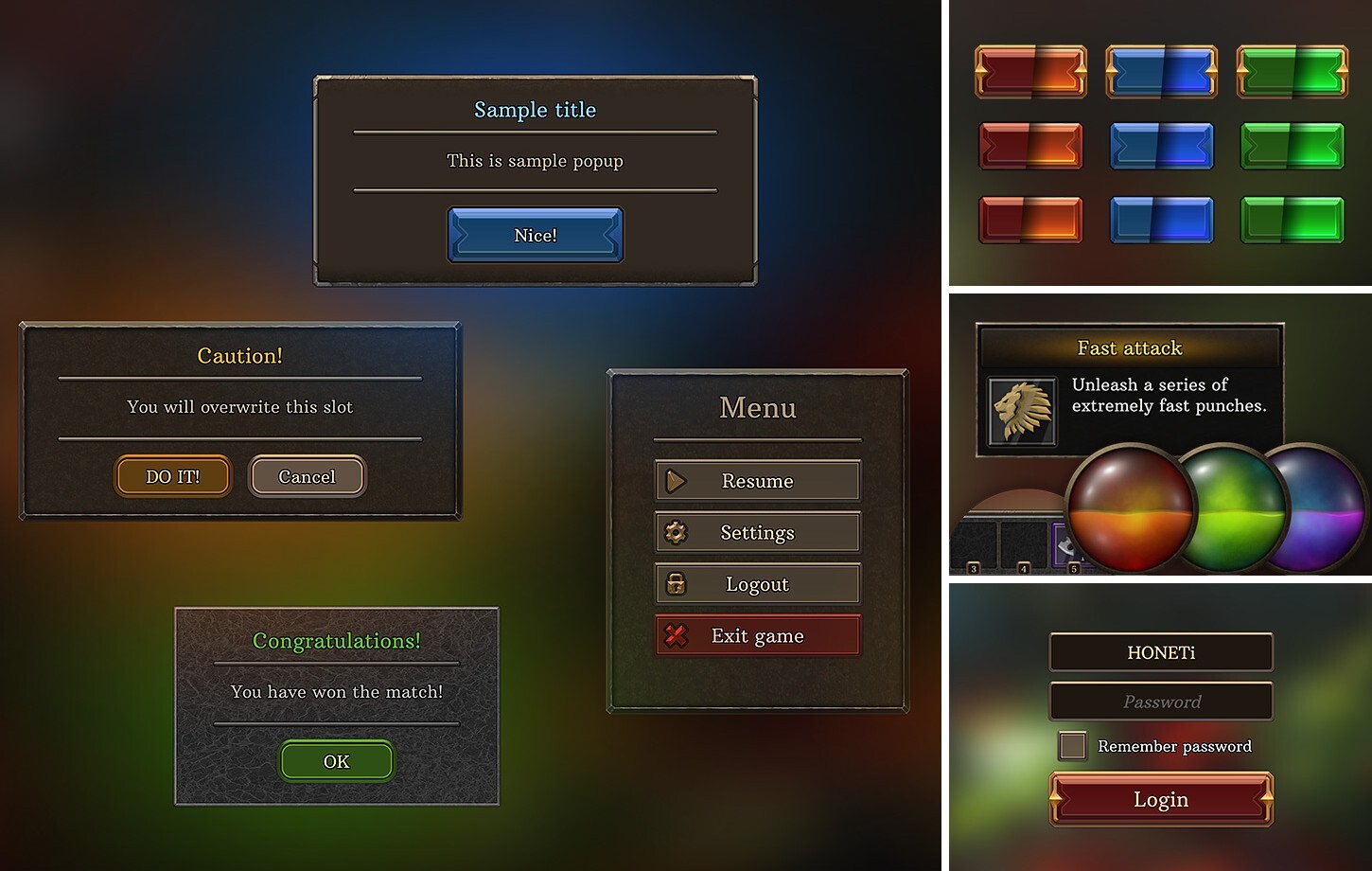
Task: Select Resume from the Menu panel
Action: pos(757,480)
